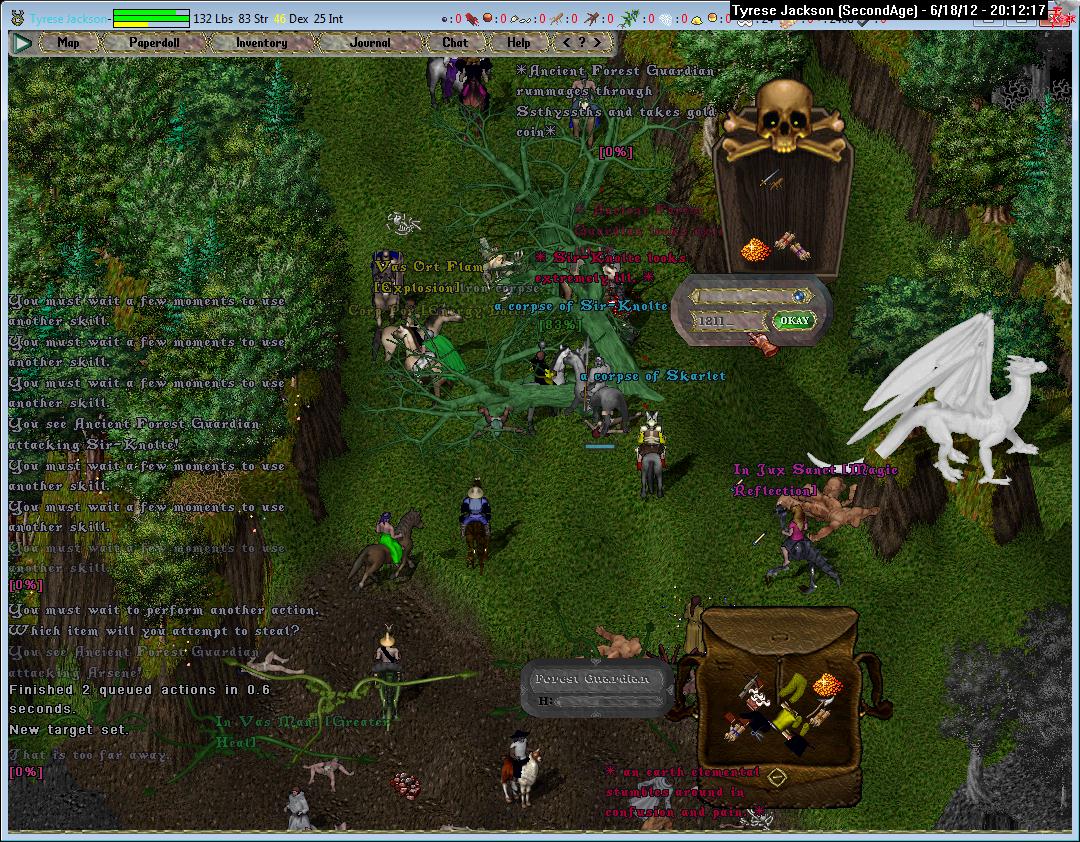This screenshot has width=1080, height=842.
Task: Open the Journal
Action: coord(370,43)
